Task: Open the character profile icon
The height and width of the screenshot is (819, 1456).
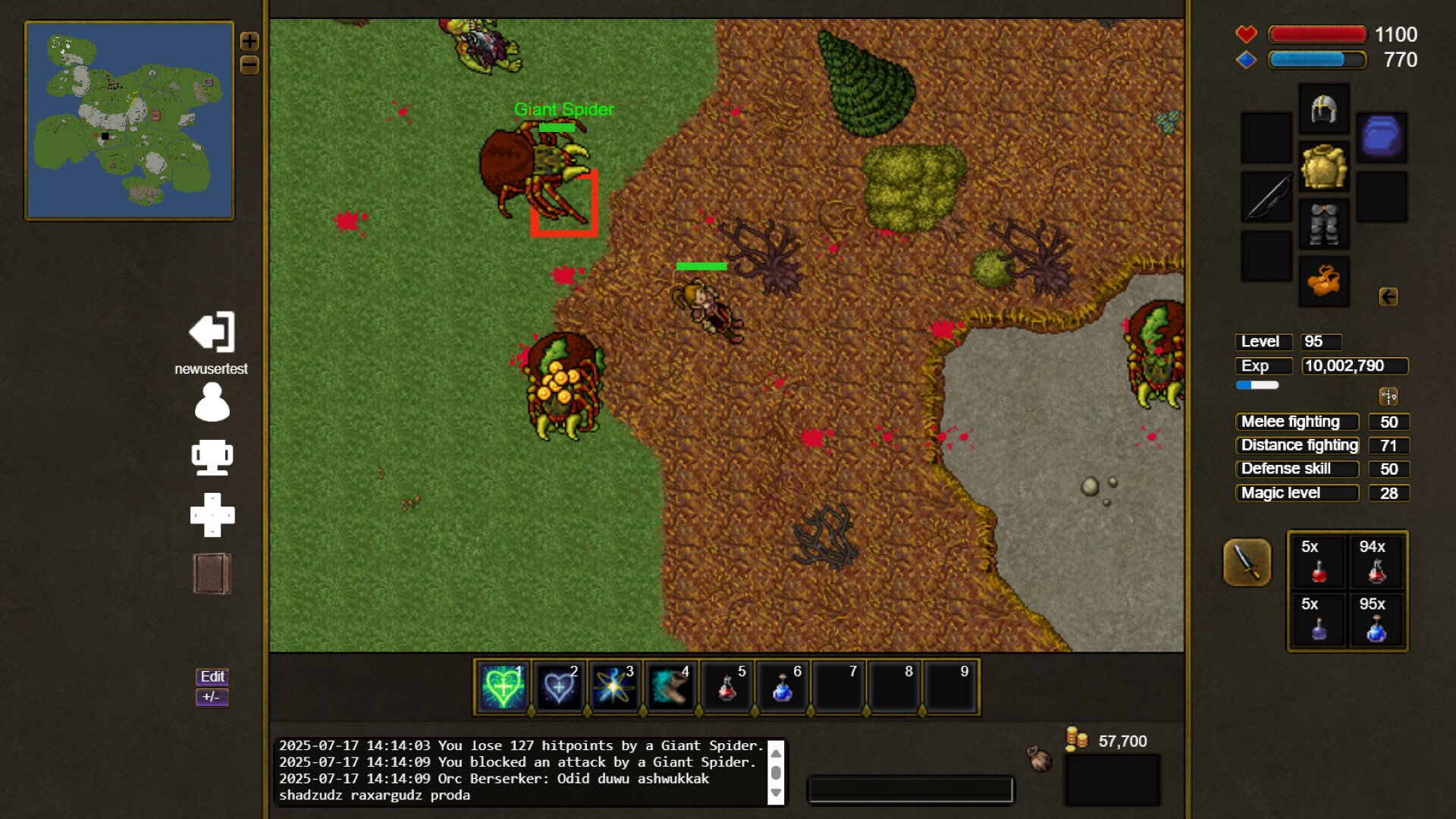Action: [x=212, y=402]
